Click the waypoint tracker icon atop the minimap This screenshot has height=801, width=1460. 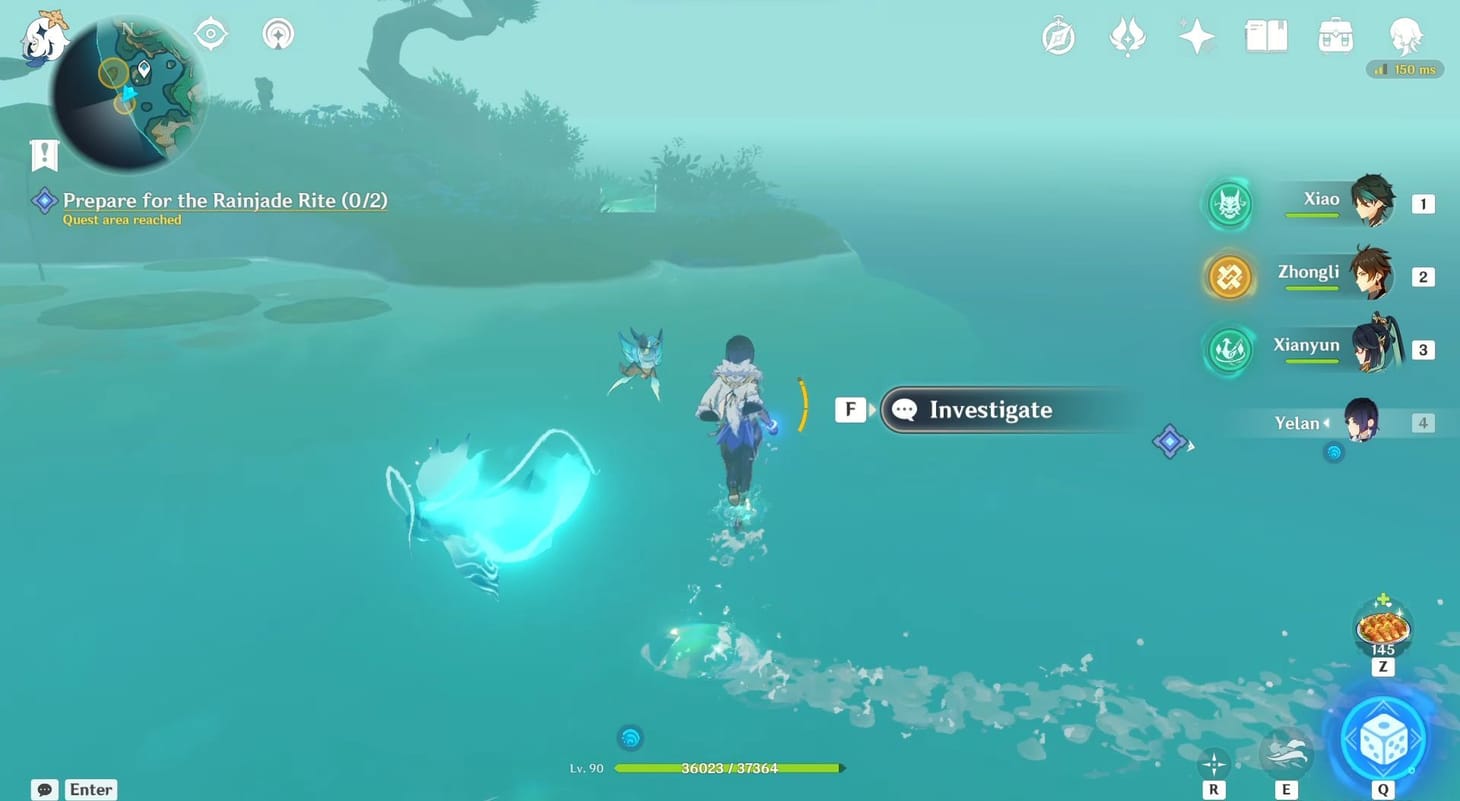coord(210,33)
